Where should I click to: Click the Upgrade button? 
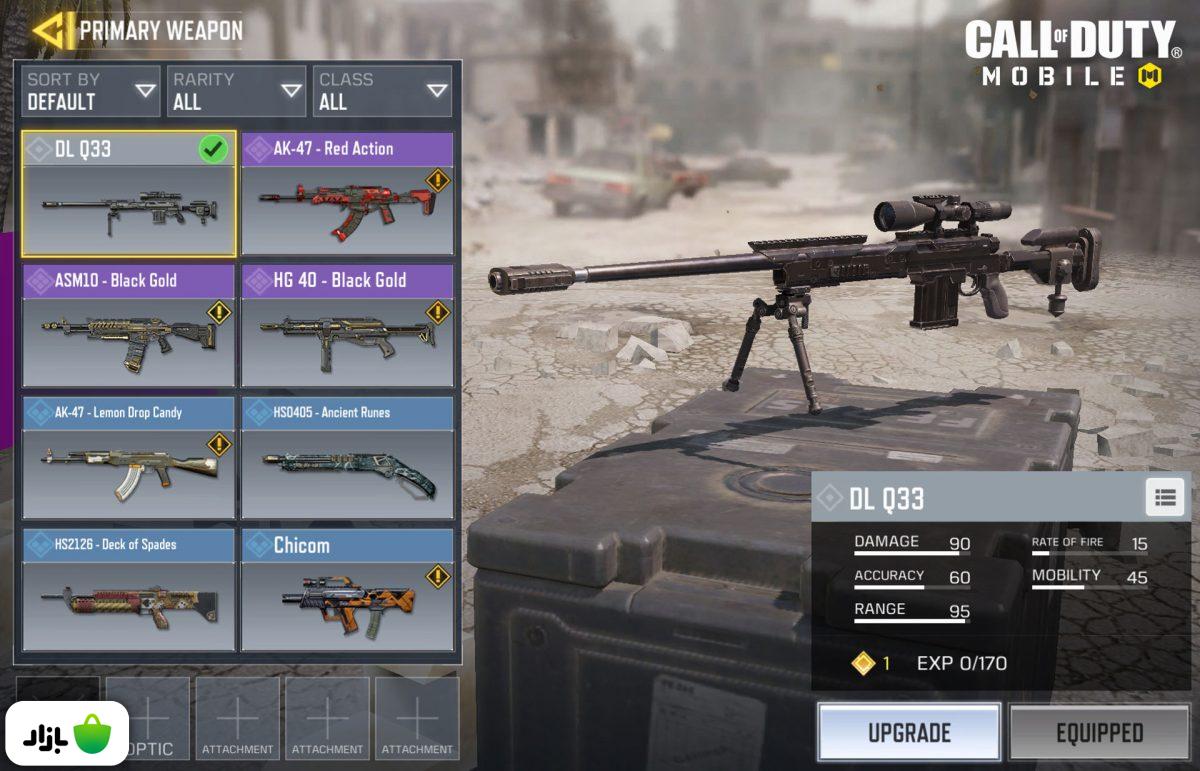click(x=909, y=733)
